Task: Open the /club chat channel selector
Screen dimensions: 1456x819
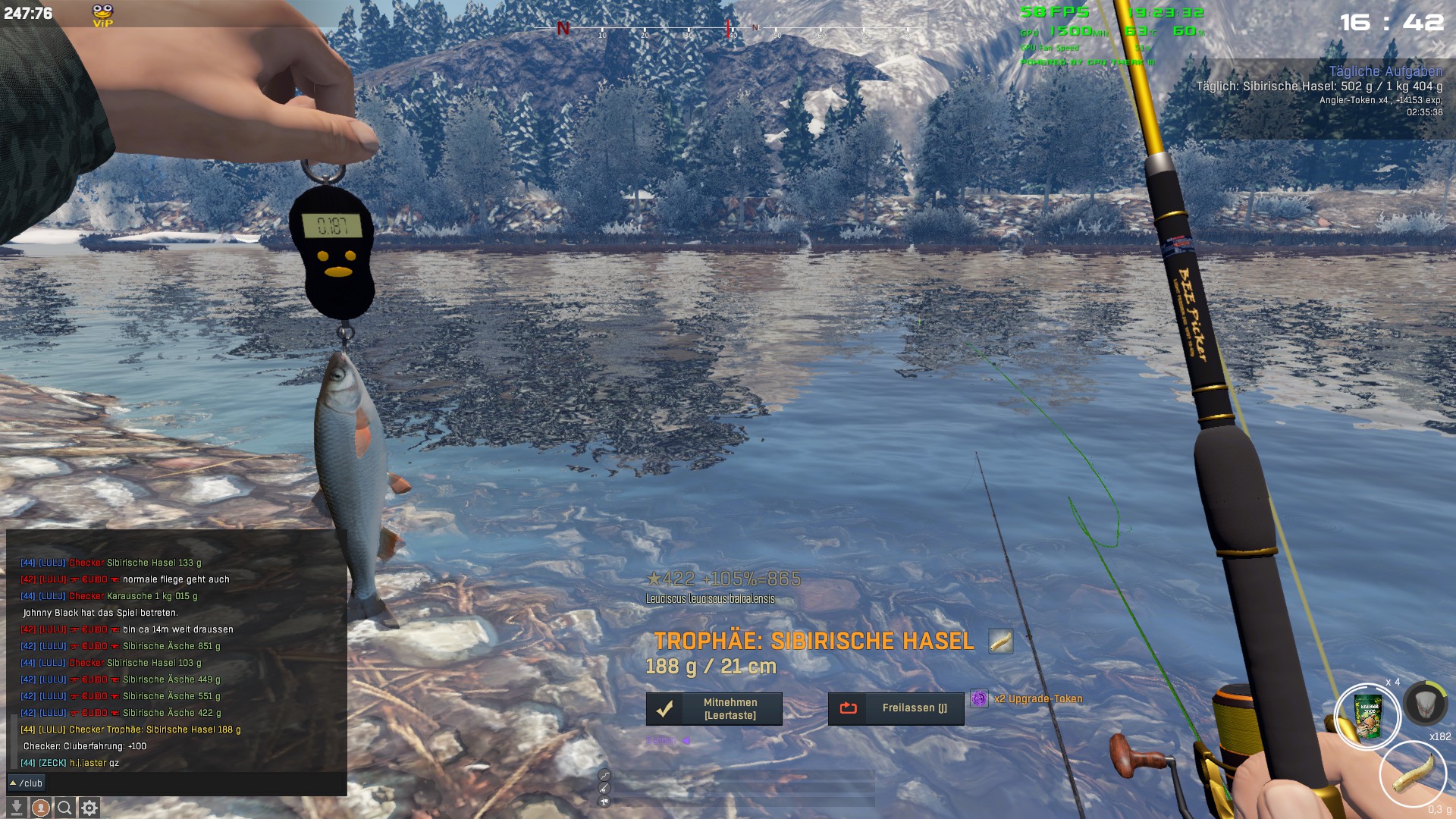Action: (x=27, y=783)
